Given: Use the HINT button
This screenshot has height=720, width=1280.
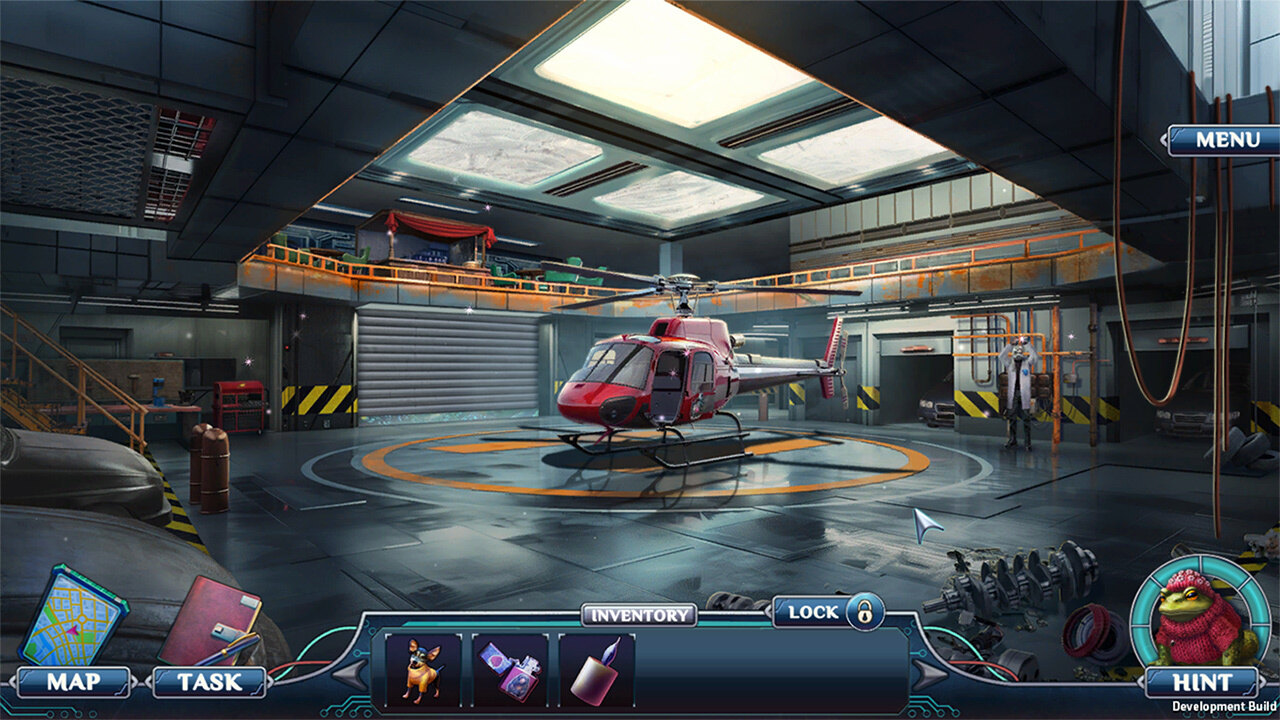Looking at the screenshot, I should pos(1202,683).
